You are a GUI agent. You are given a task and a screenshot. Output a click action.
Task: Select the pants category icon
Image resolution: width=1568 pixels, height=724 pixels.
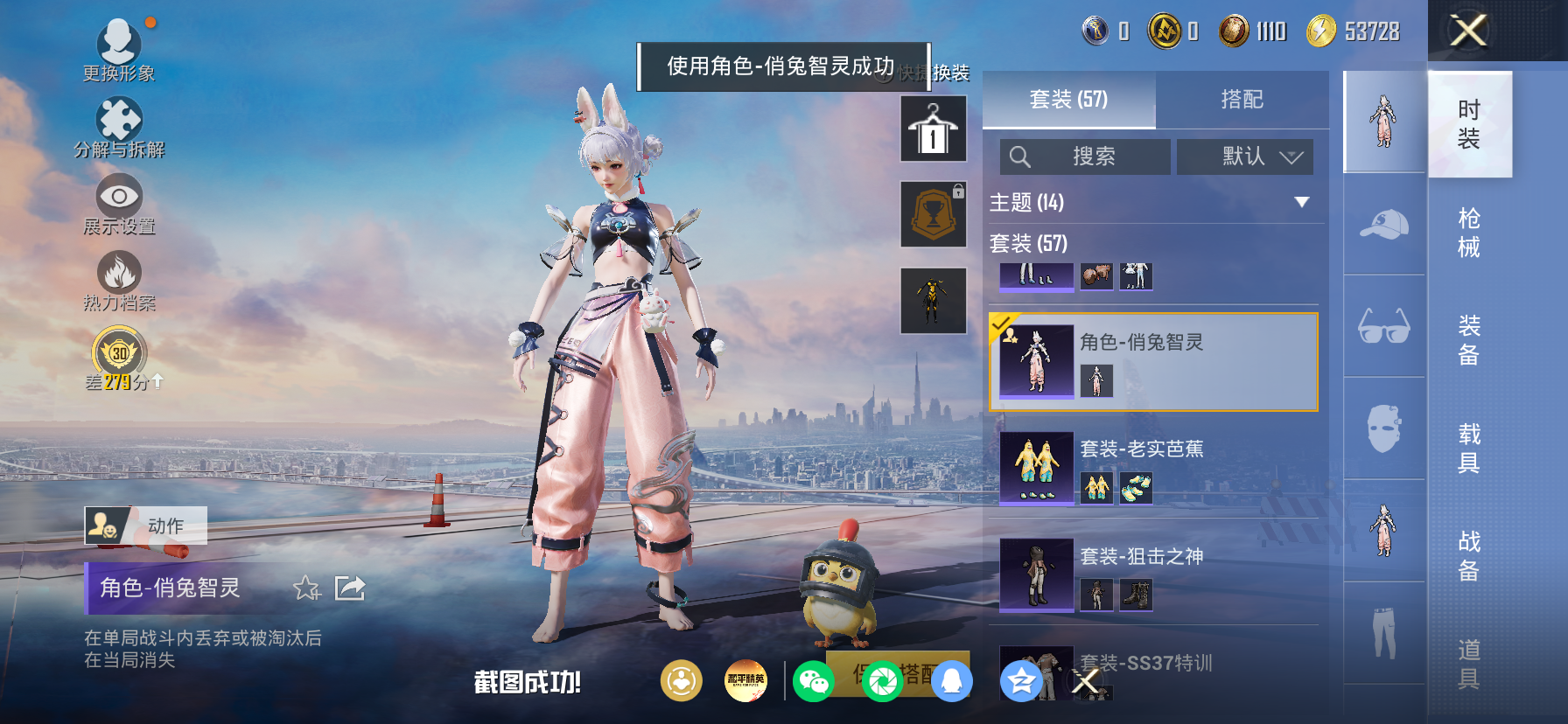pyautogui.click(x=1382, y=632)
